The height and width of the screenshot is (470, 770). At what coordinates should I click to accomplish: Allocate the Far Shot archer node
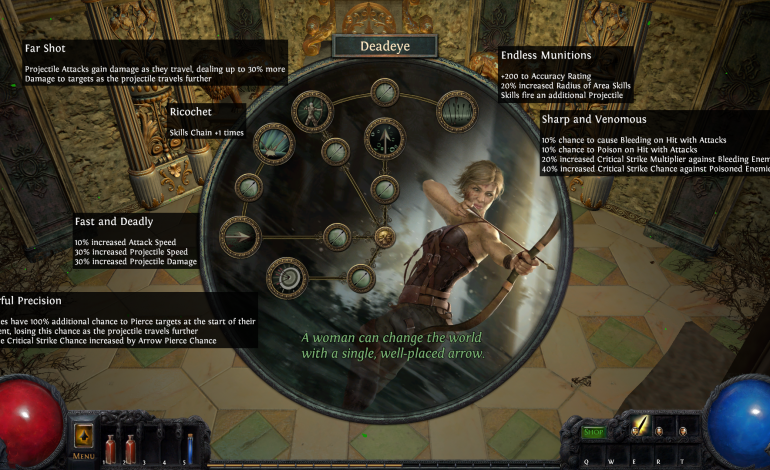(x=313, y=111)
